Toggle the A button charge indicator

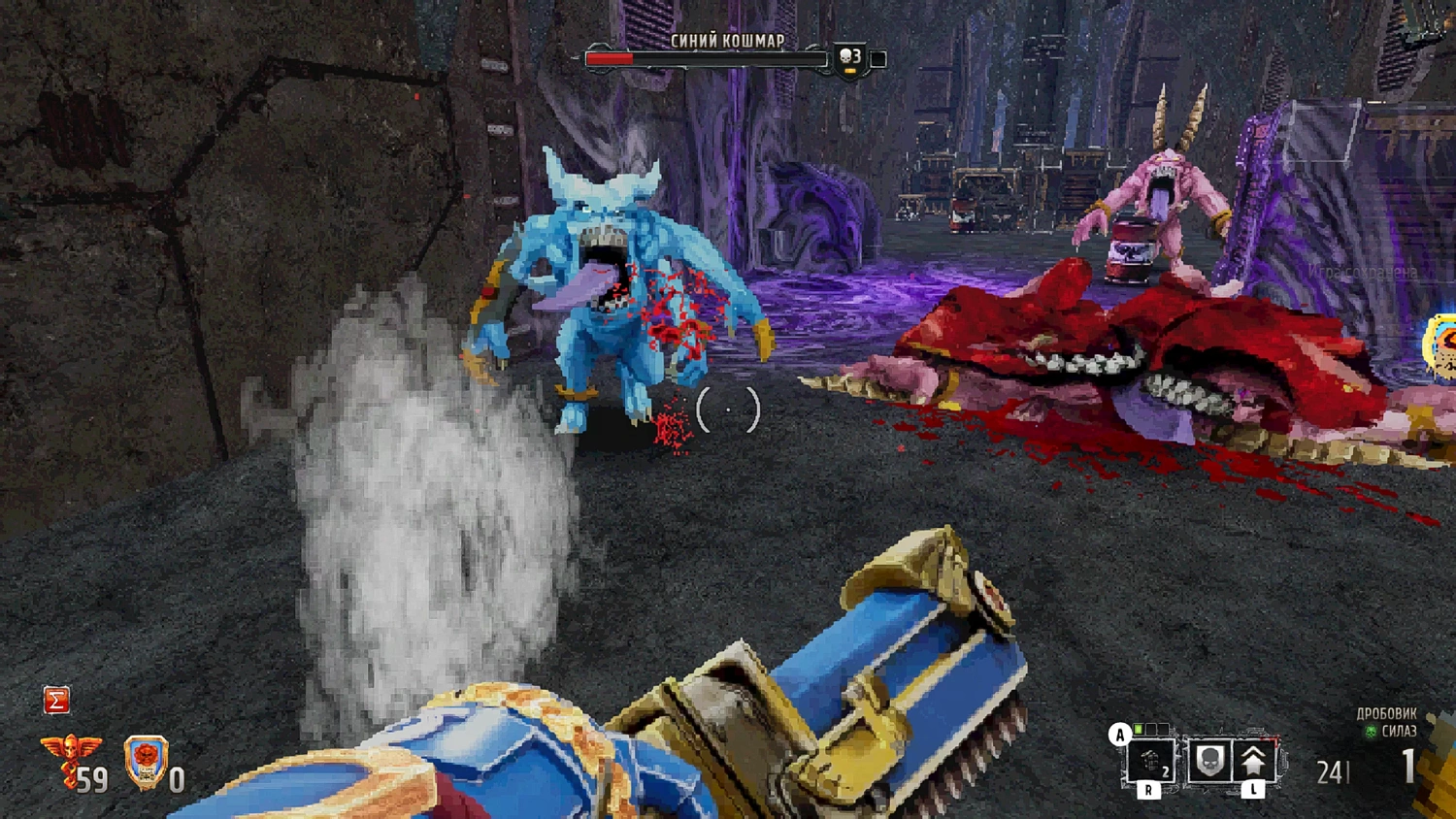(x=1119, y=735)
